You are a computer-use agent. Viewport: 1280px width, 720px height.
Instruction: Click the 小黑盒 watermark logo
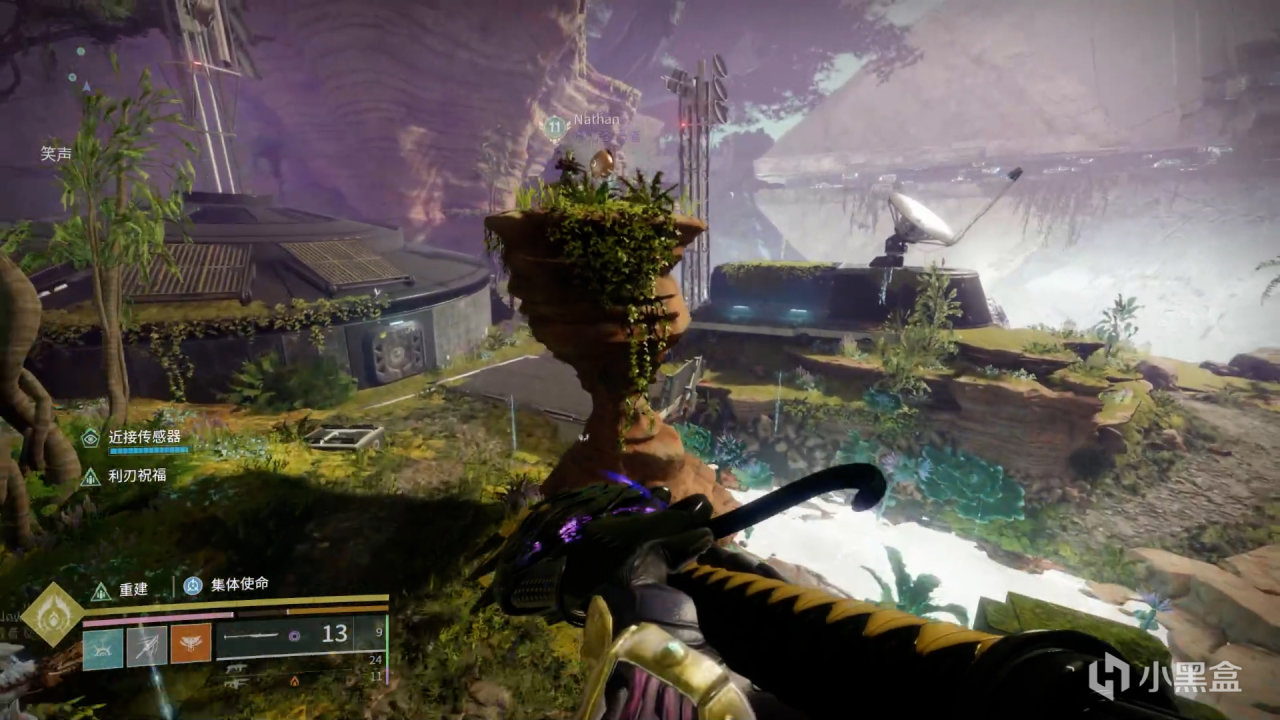(1165, 679)
